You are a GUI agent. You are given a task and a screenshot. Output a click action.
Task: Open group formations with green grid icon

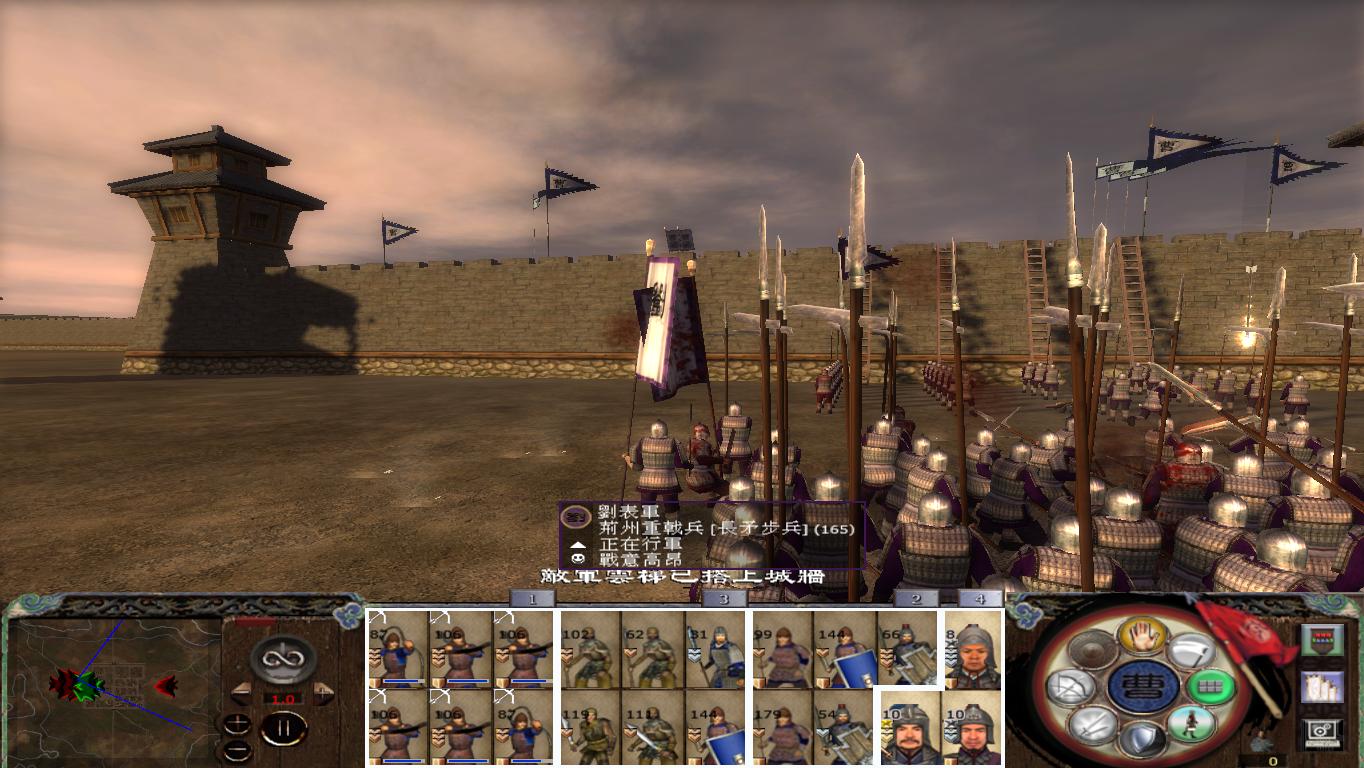[1210, 687]
